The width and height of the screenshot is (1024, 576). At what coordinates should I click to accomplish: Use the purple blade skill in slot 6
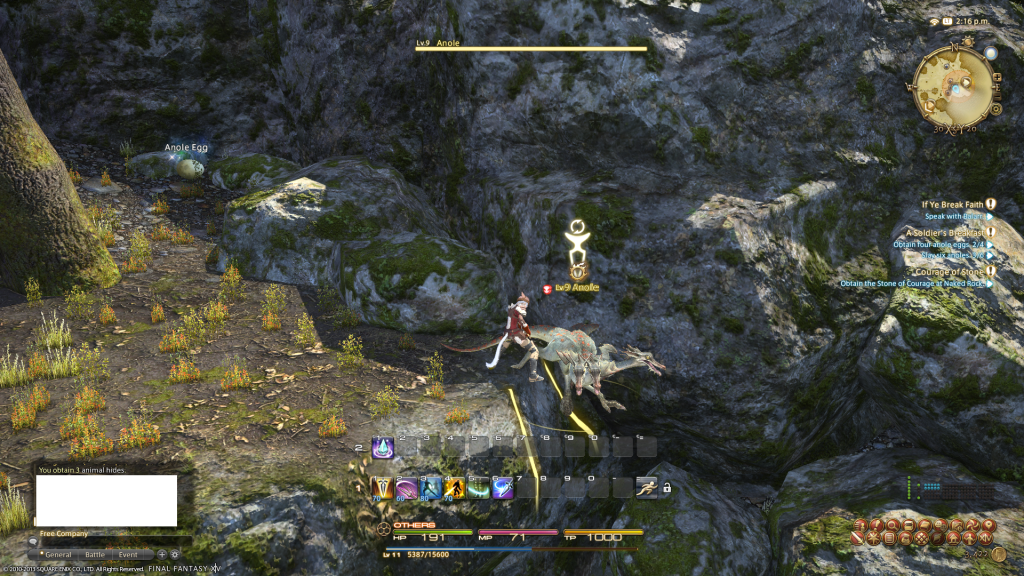[502, 488]
